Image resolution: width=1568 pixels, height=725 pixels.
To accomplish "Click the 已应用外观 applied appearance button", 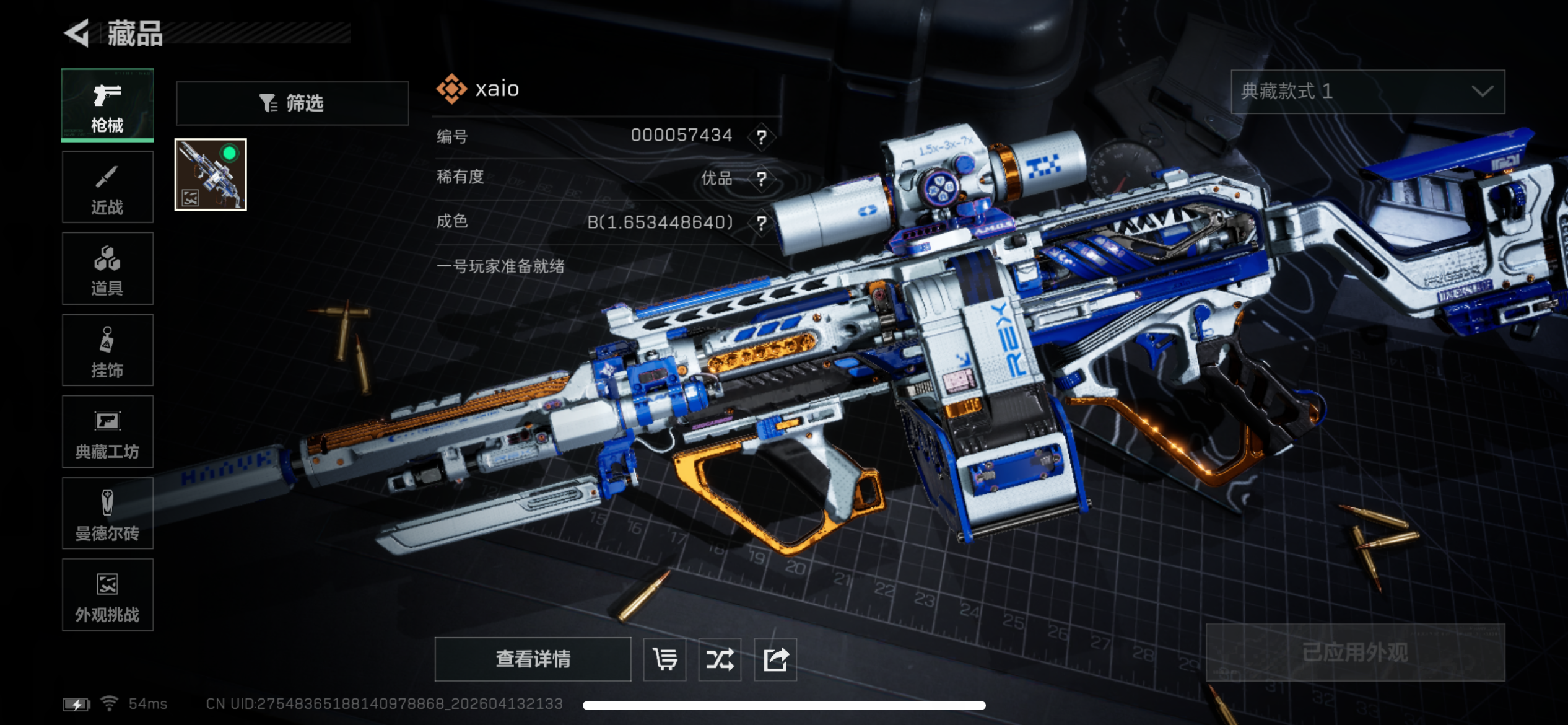I will coord(1355,652).
